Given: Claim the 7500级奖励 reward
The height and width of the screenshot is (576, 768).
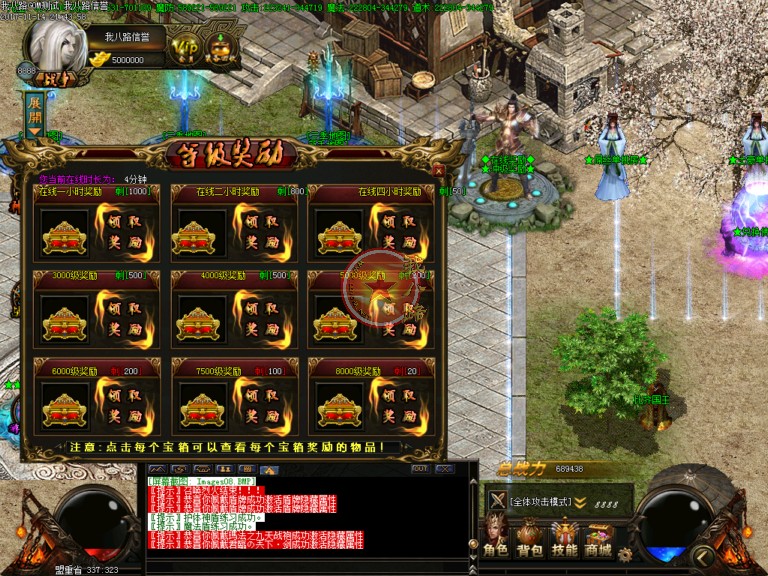Looking at the screenshot, I should pos(256,404).
